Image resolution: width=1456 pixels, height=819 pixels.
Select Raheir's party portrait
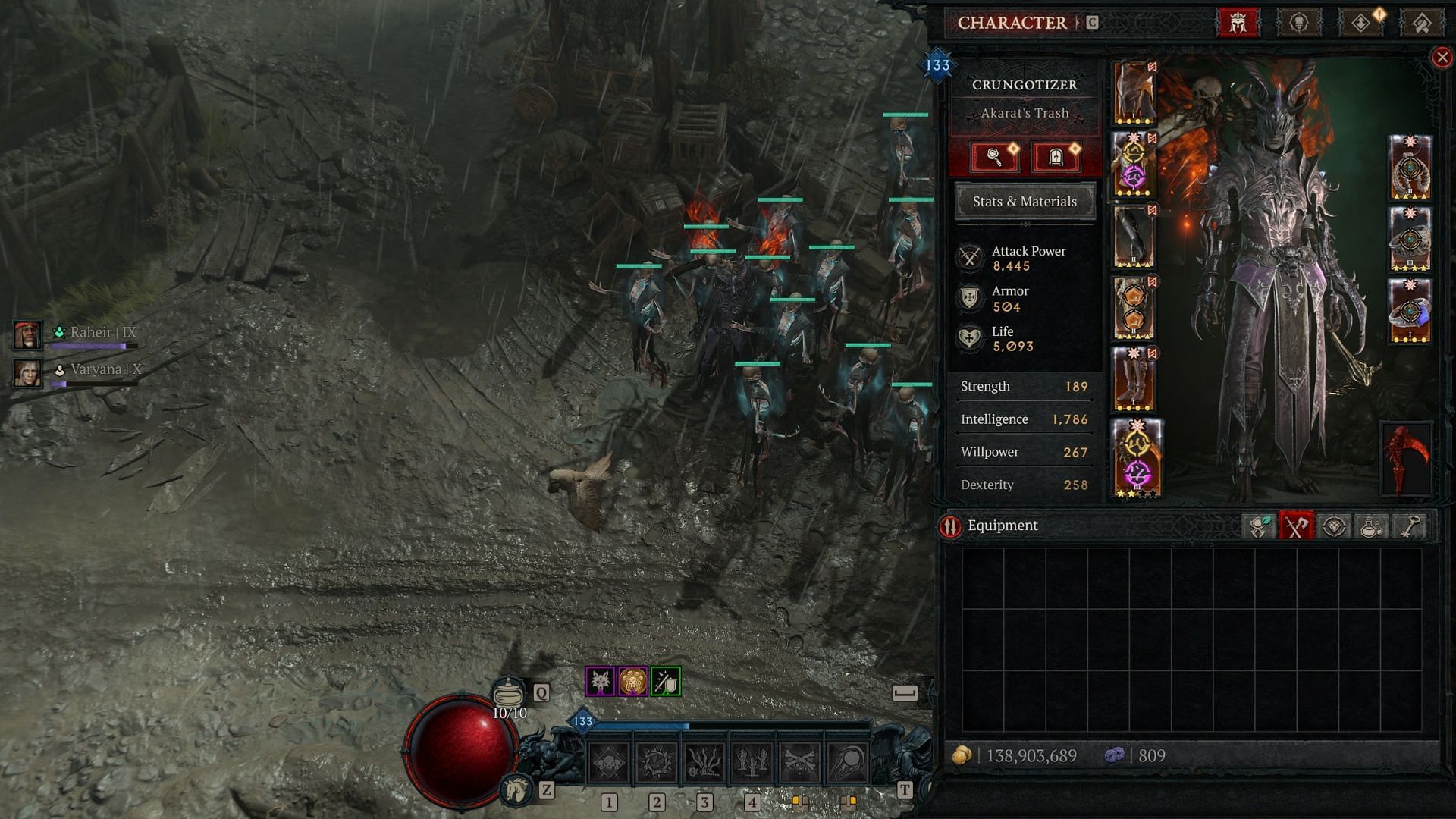[x=27, y=334]
